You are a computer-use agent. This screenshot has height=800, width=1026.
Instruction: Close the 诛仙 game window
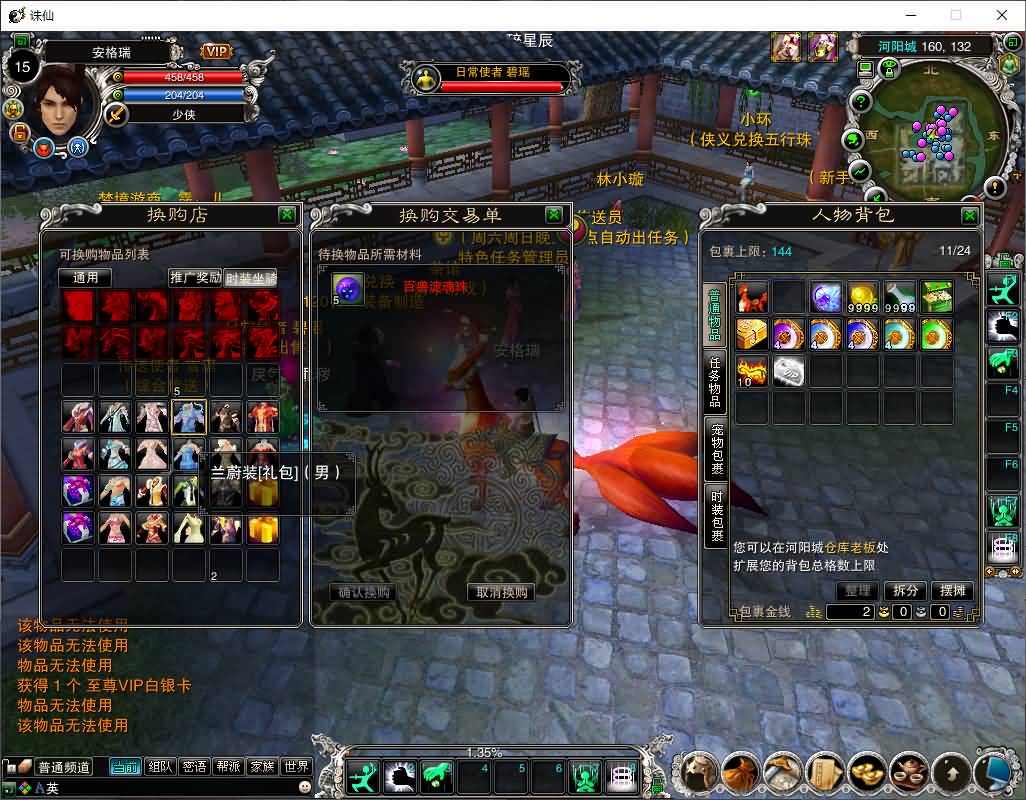pyautogui.click(x=1002, y=15)
